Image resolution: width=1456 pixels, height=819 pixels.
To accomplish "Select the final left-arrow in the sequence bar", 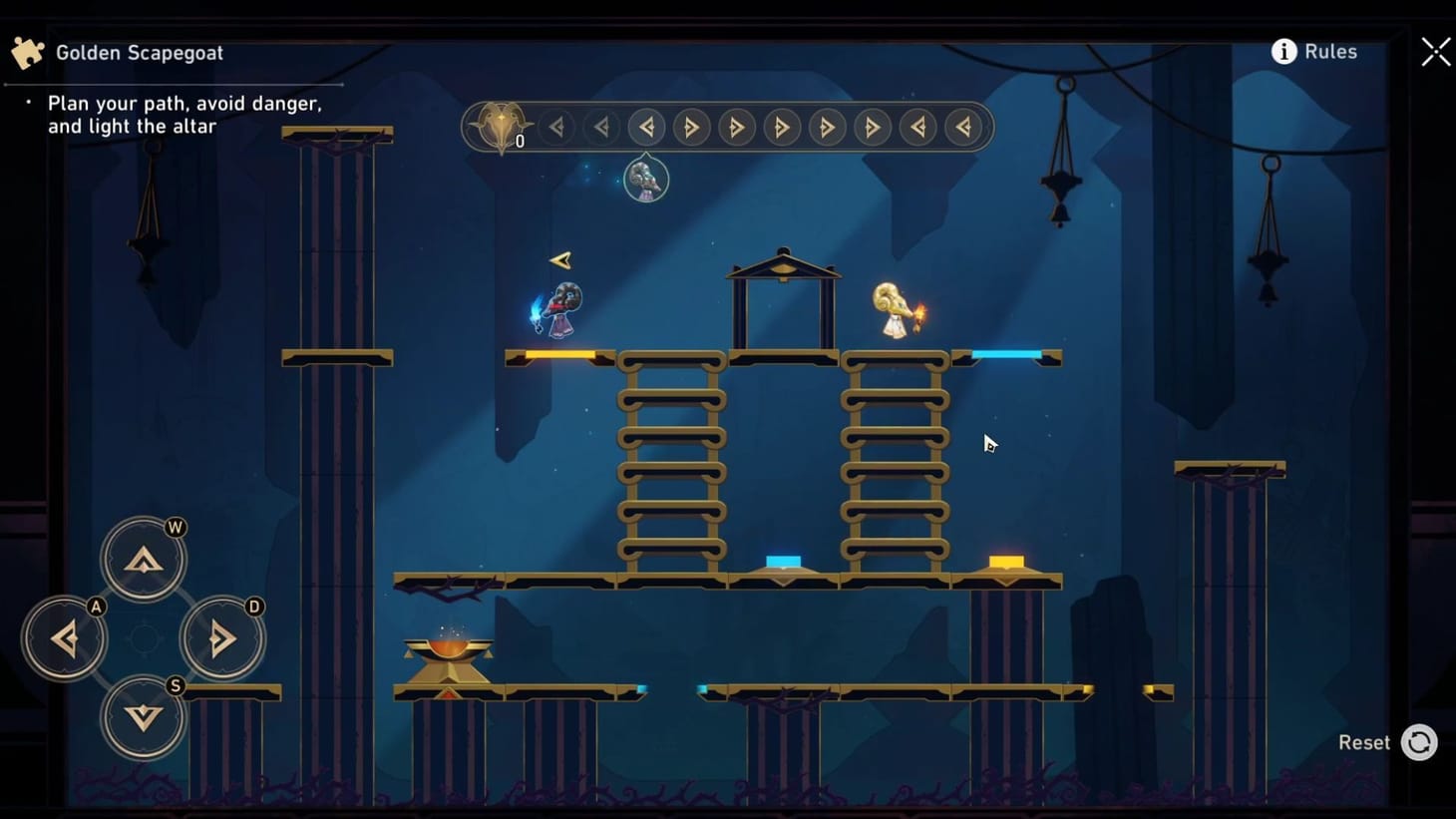I will coord(962,127).
